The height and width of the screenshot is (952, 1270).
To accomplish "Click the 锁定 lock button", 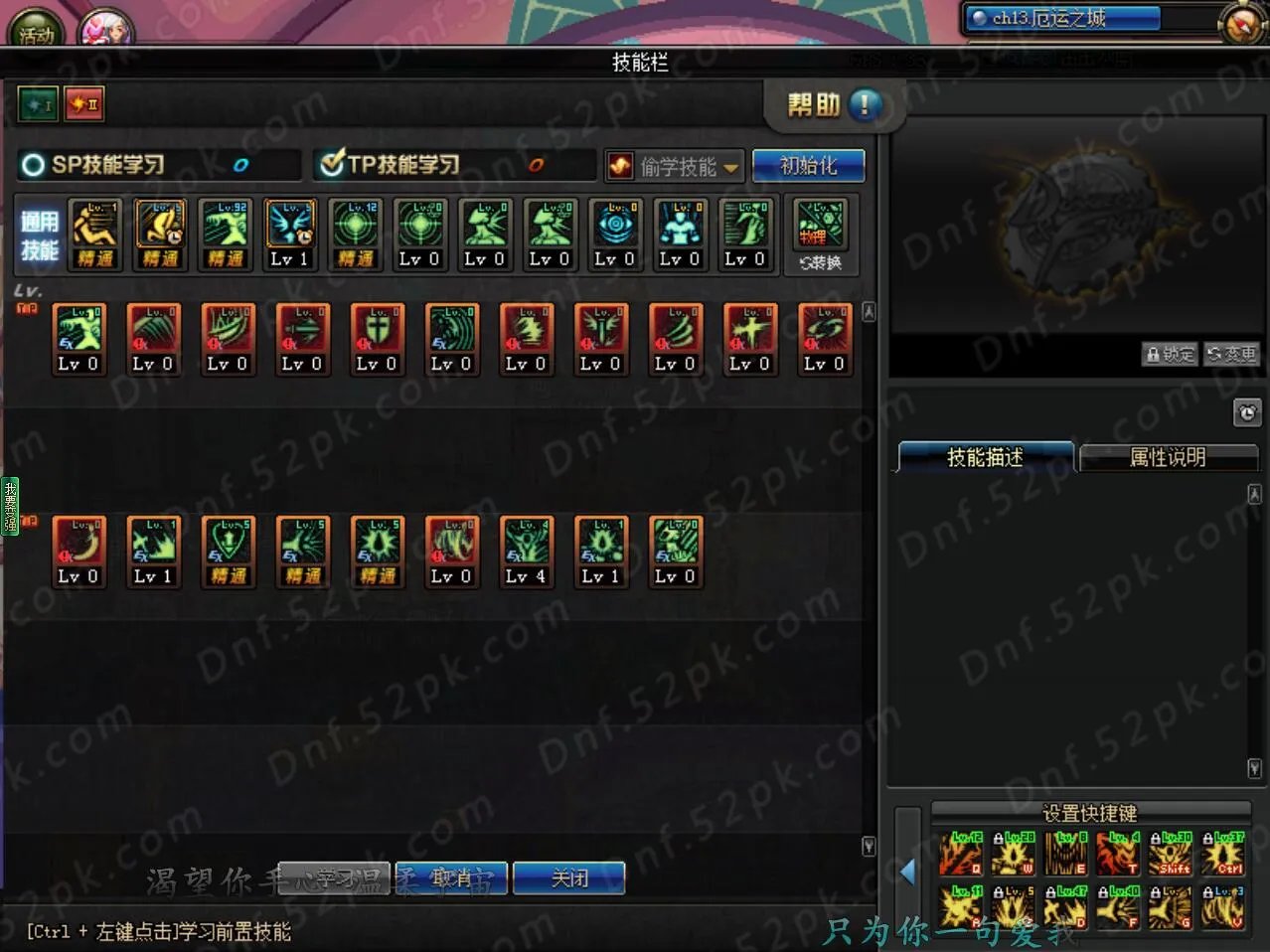I will [x=1170, y=354].
